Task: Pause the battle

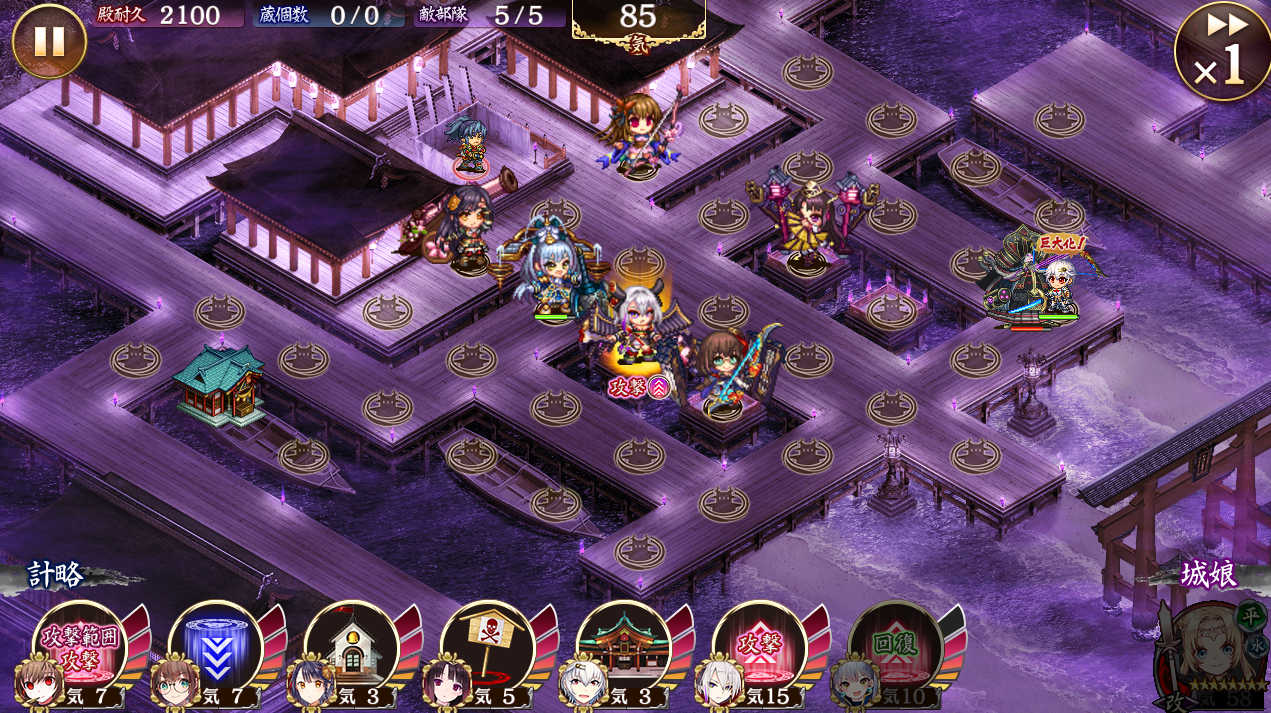Action: (49, 41)
